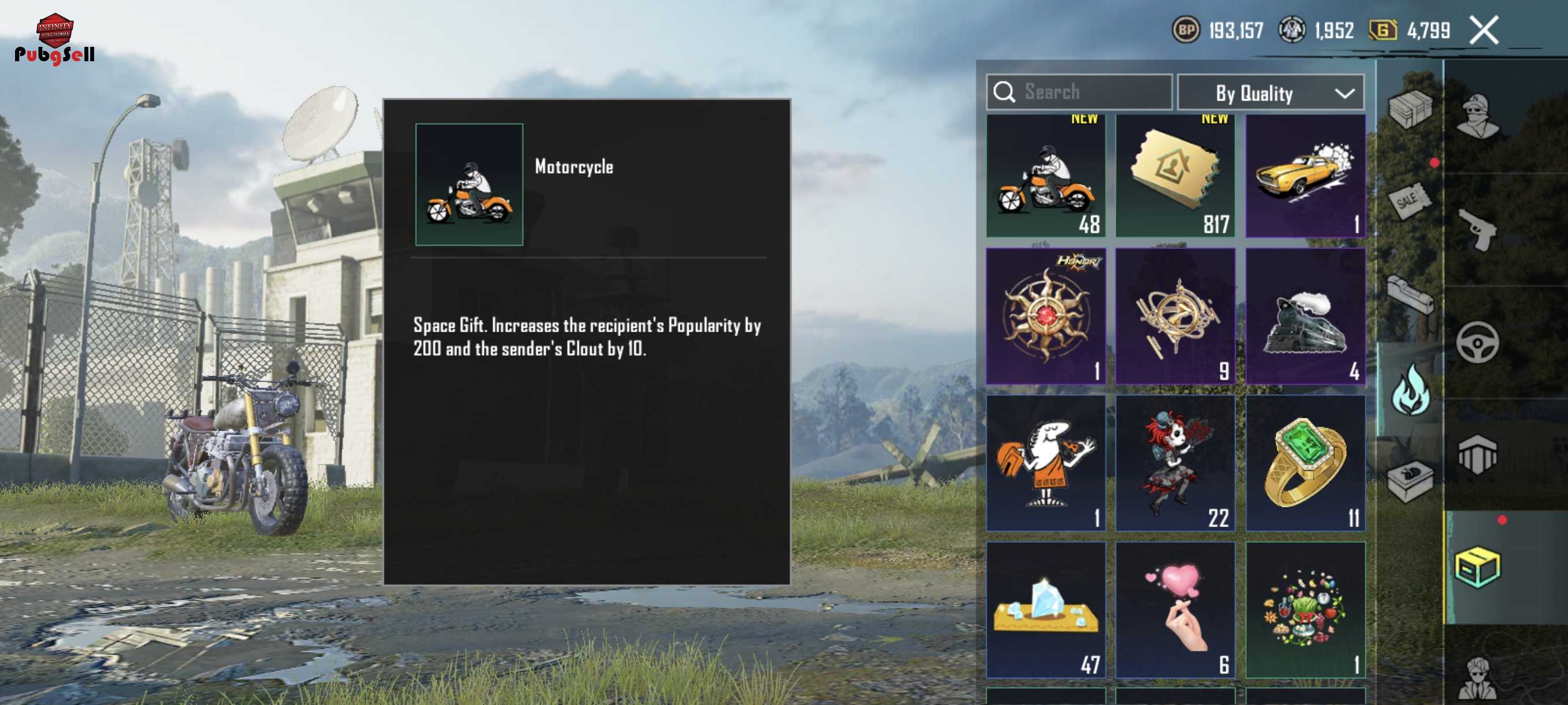
Task: Click the inventory Search field
Action: 1079,92
